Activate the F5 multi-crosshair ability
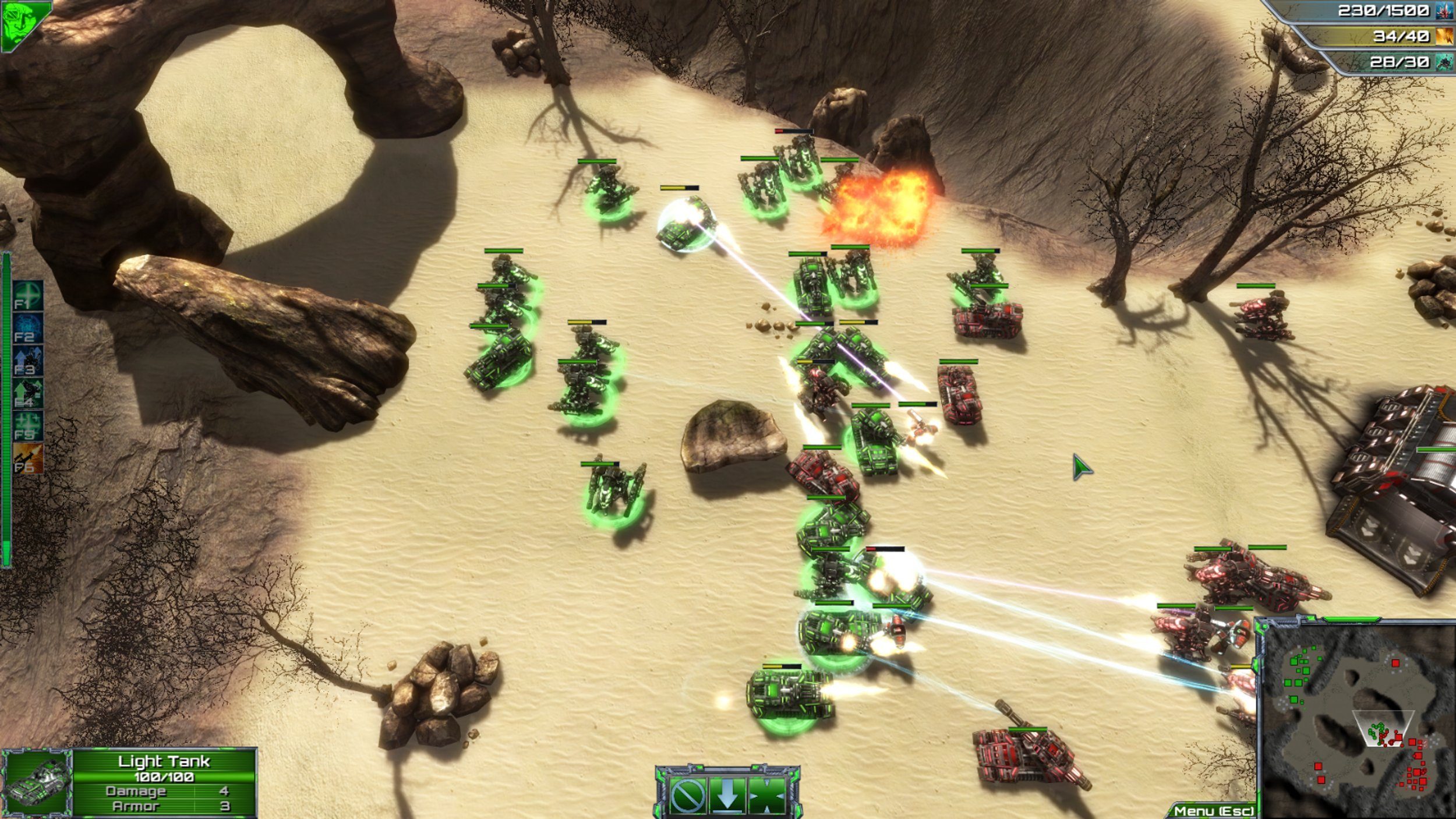The width and height of the screenshot is (1456, 819). tap(28, 426)
